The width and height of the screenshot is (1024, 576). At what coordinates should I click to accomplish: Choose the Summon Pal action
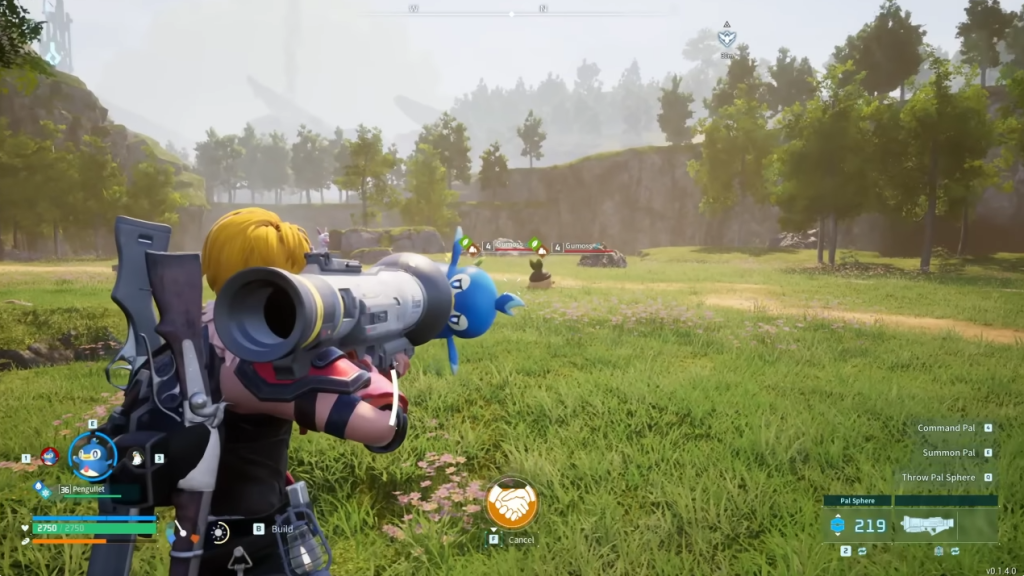[x=948, y=453]
